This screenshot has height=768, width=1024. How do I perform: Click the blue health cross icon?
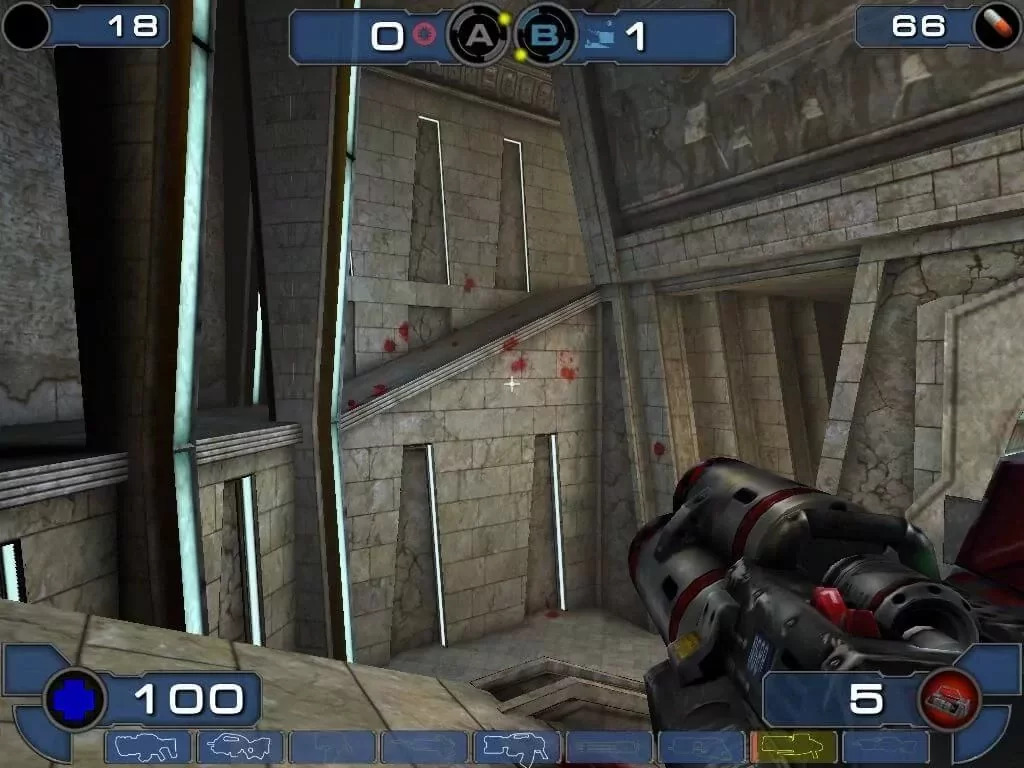pyautogui.click(x=74, y=700)
